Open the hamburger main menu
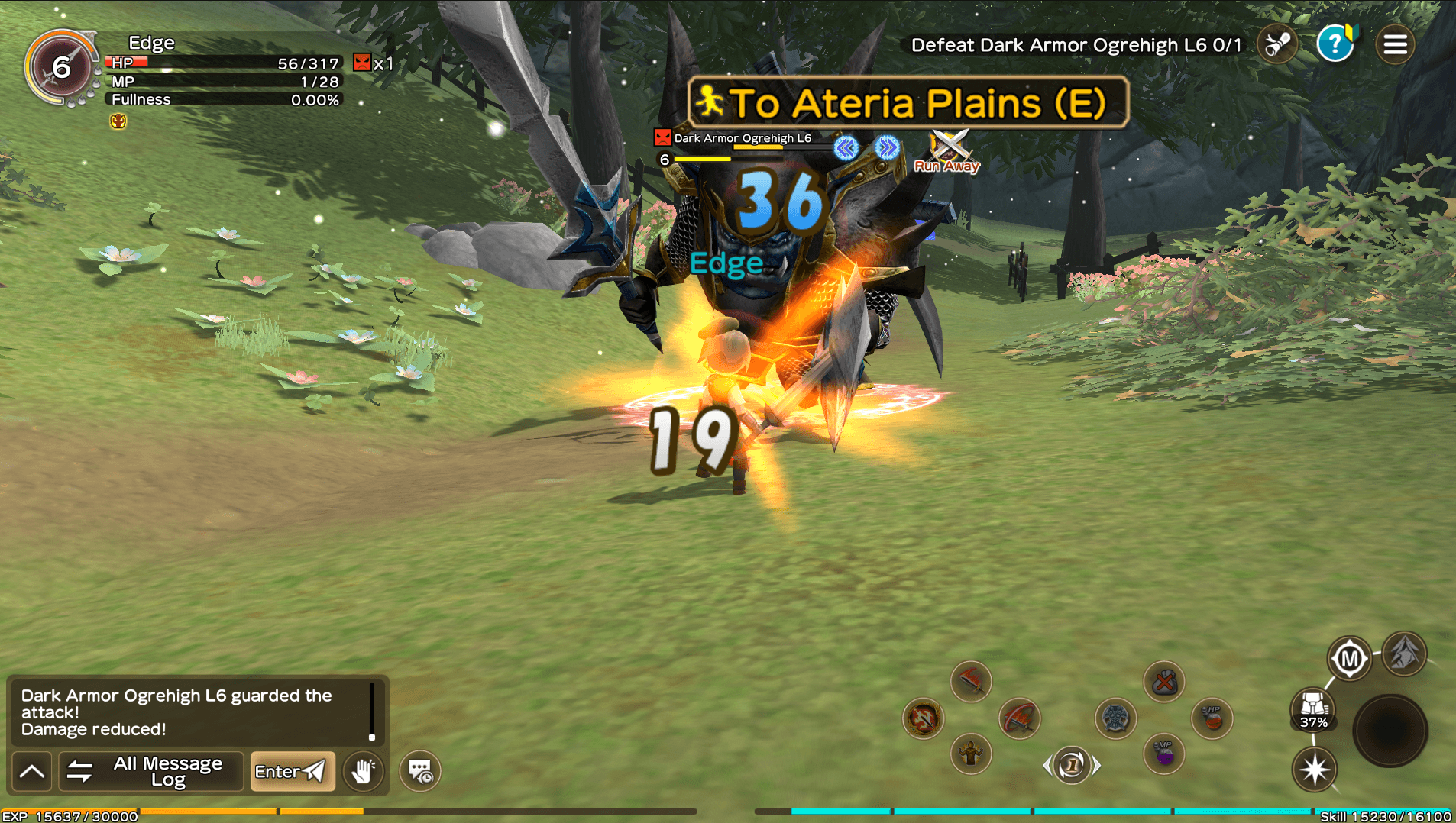The height and width of the screenshot is (823, 1456). 1395,45
